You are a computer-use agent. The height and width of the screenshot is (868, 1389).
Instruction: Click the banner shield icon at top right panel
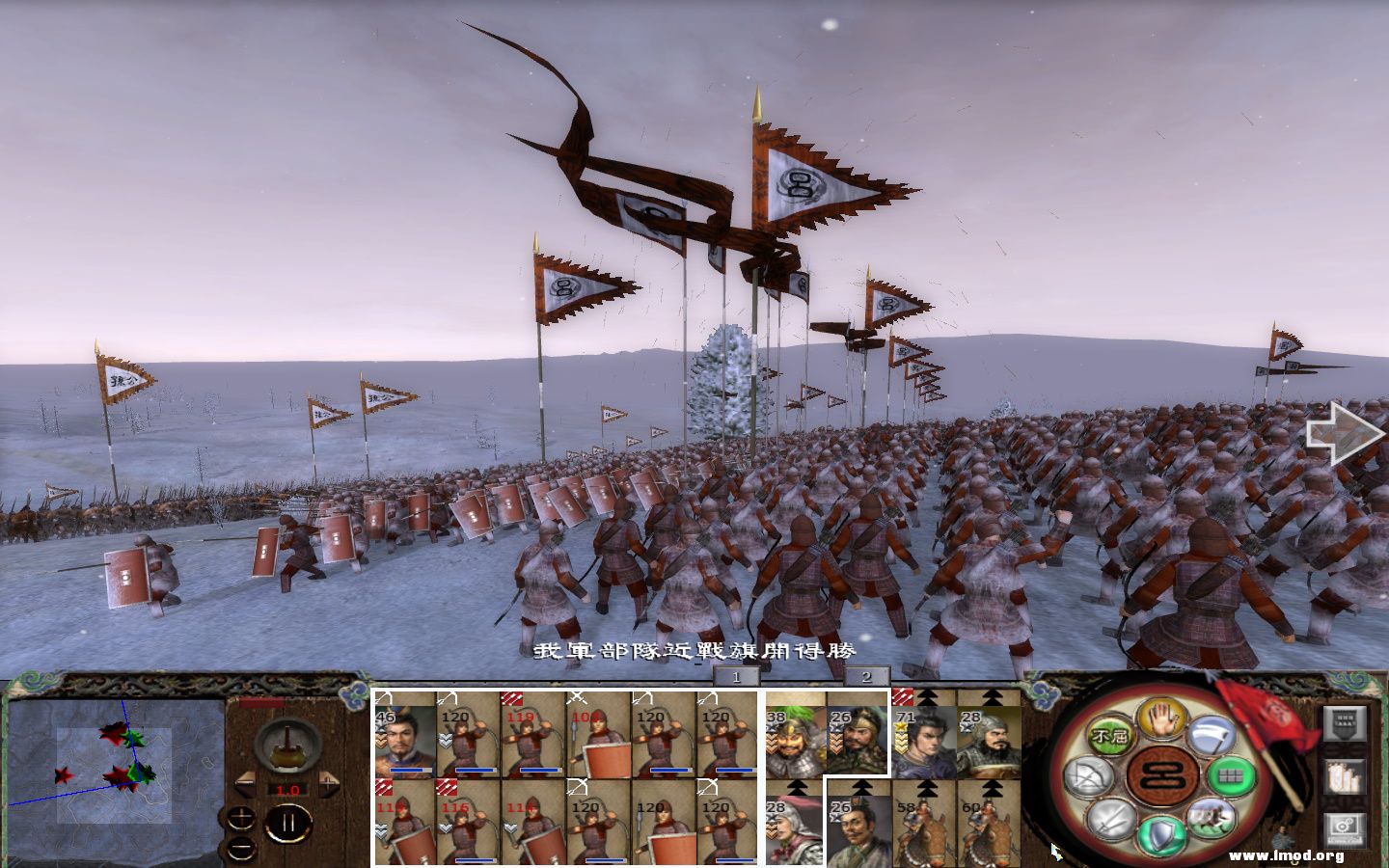[1345, 724]
